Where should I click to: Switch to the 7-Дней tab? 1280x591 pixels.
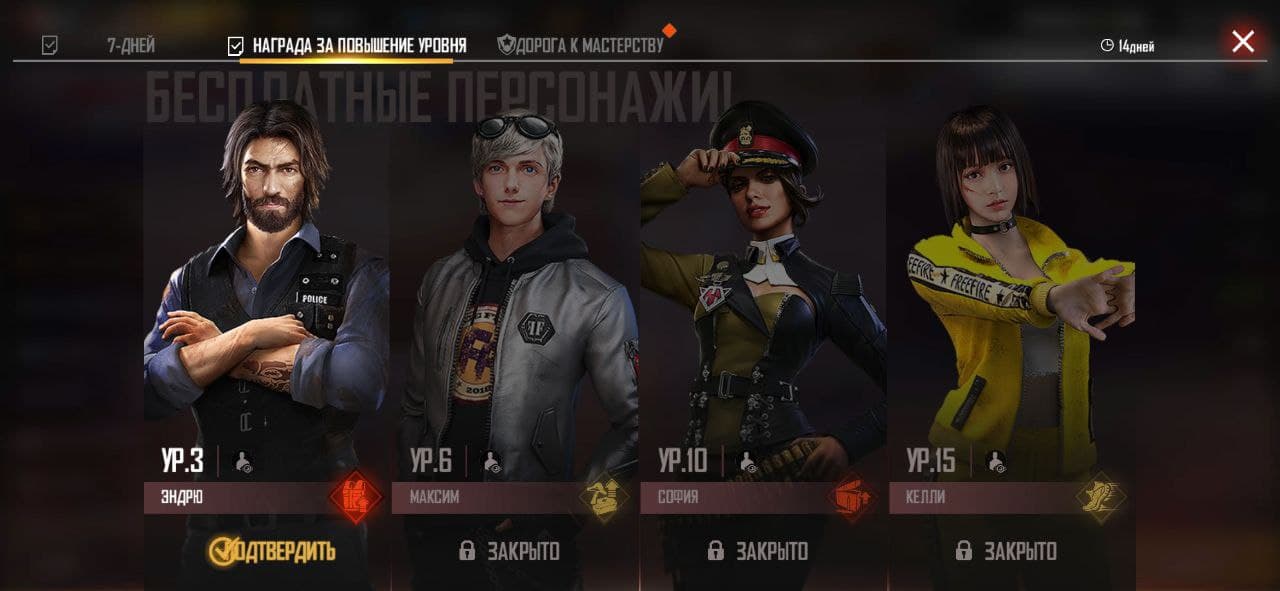pyautogui.click(x=130, y=46)
